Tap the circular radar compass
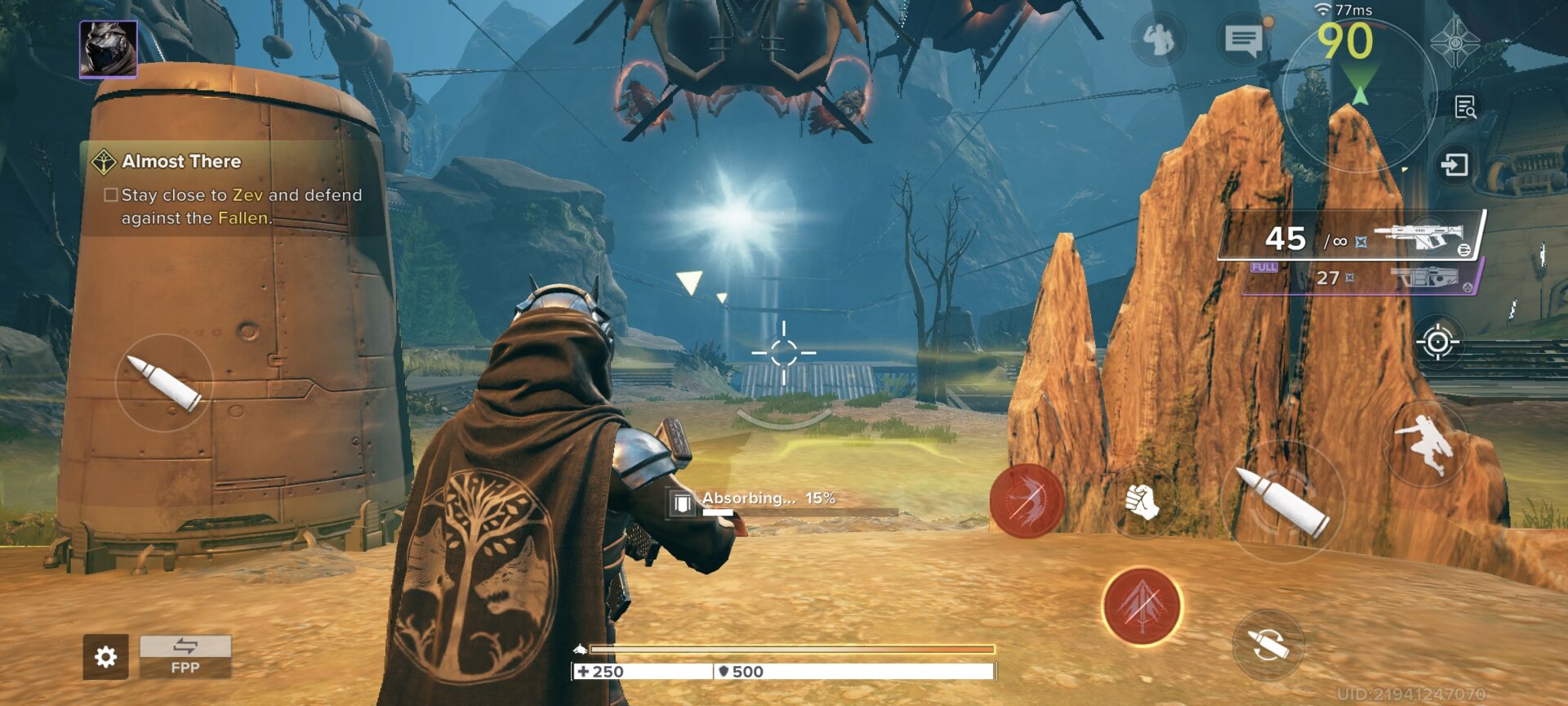The width and height of the screenshot is (1568, 706). coord(1358,94)
